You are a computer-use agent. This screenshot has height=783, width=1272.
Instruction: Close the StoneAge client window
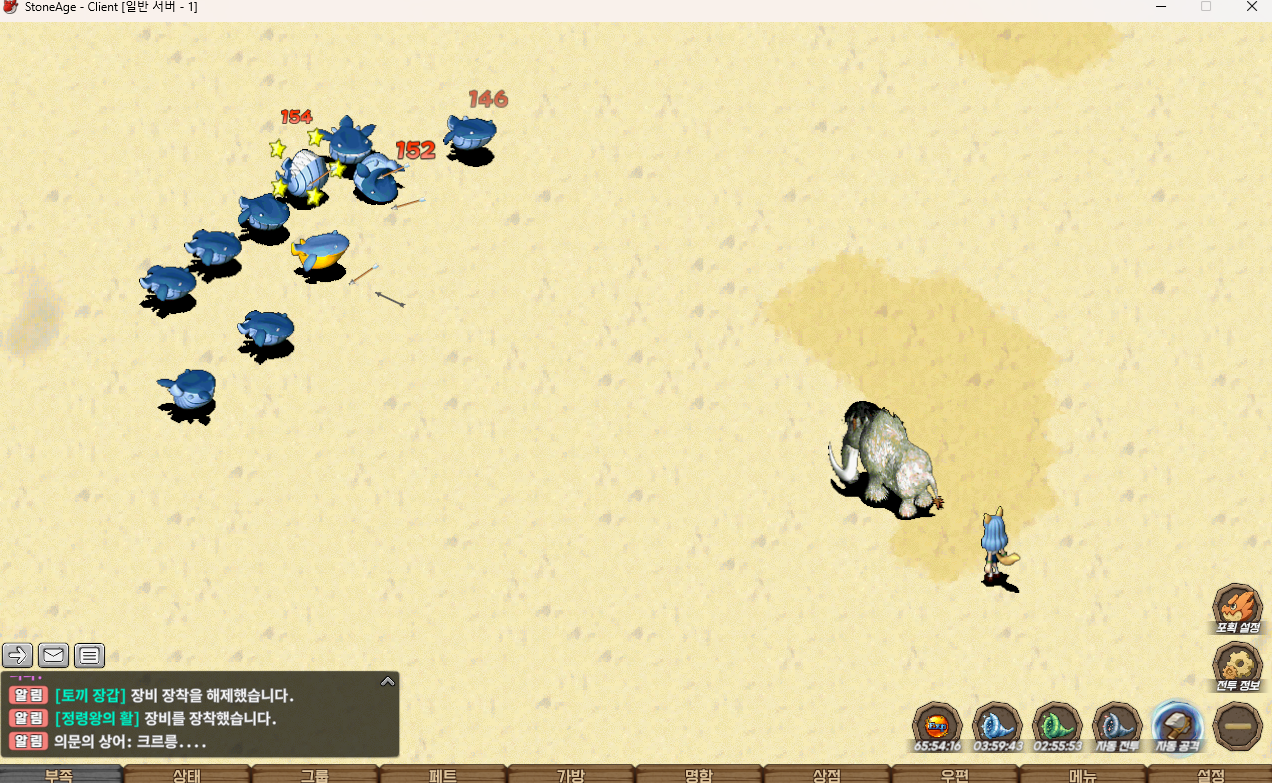1252,7
